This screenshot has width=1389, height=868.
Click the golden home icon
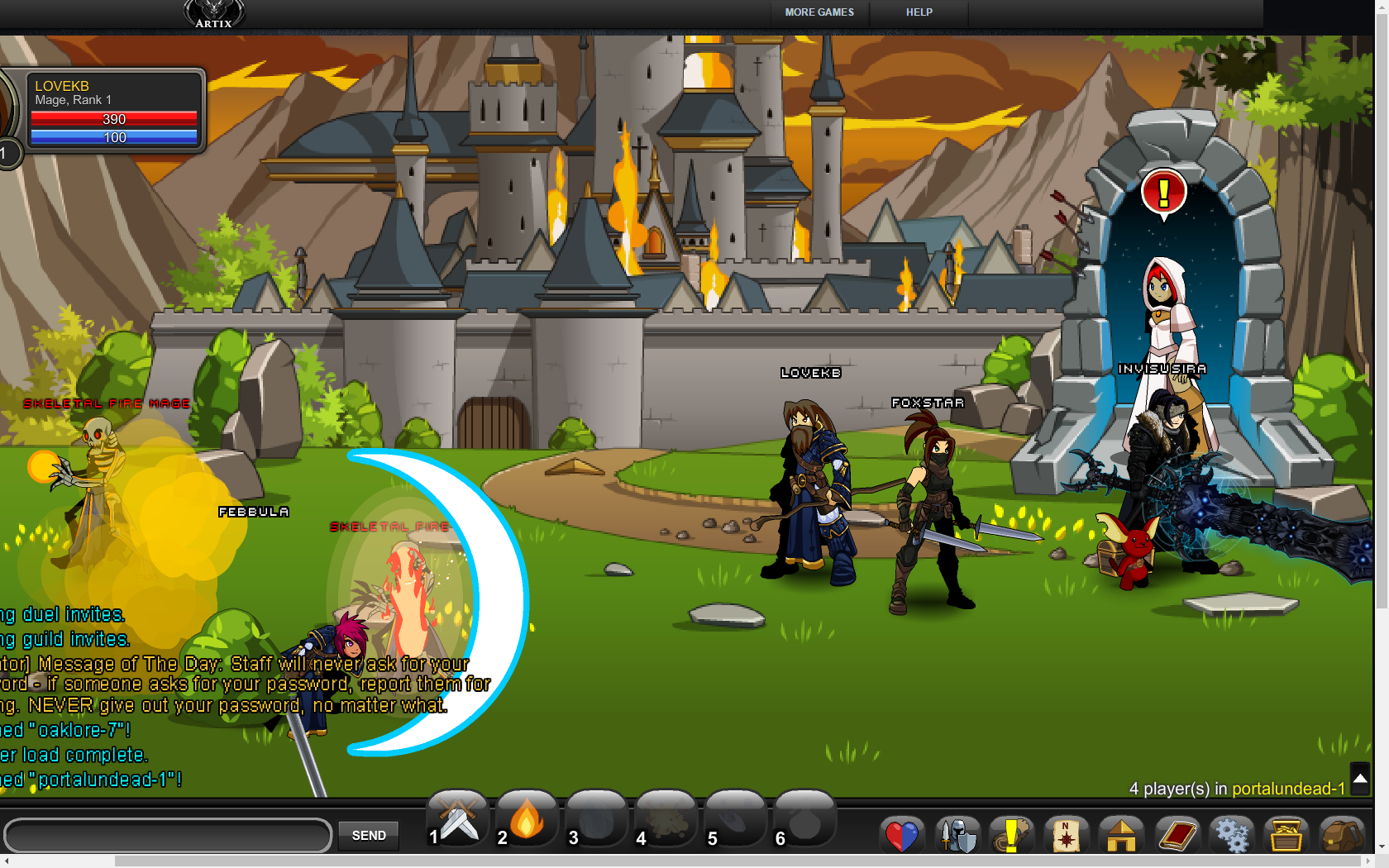tap(1121, 835)
